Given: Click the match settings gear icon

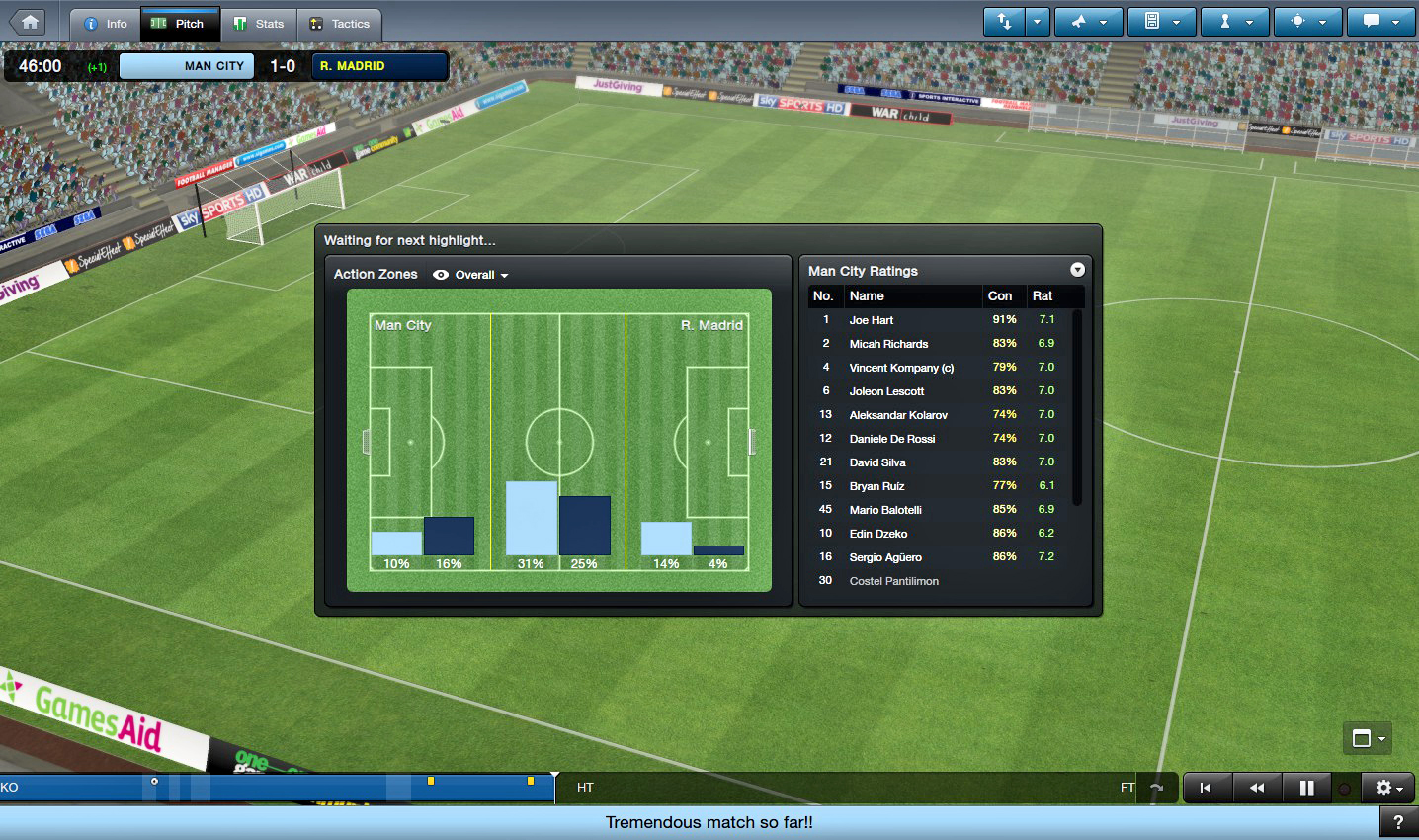Looking at the screenshot, I should [1383, 788].
